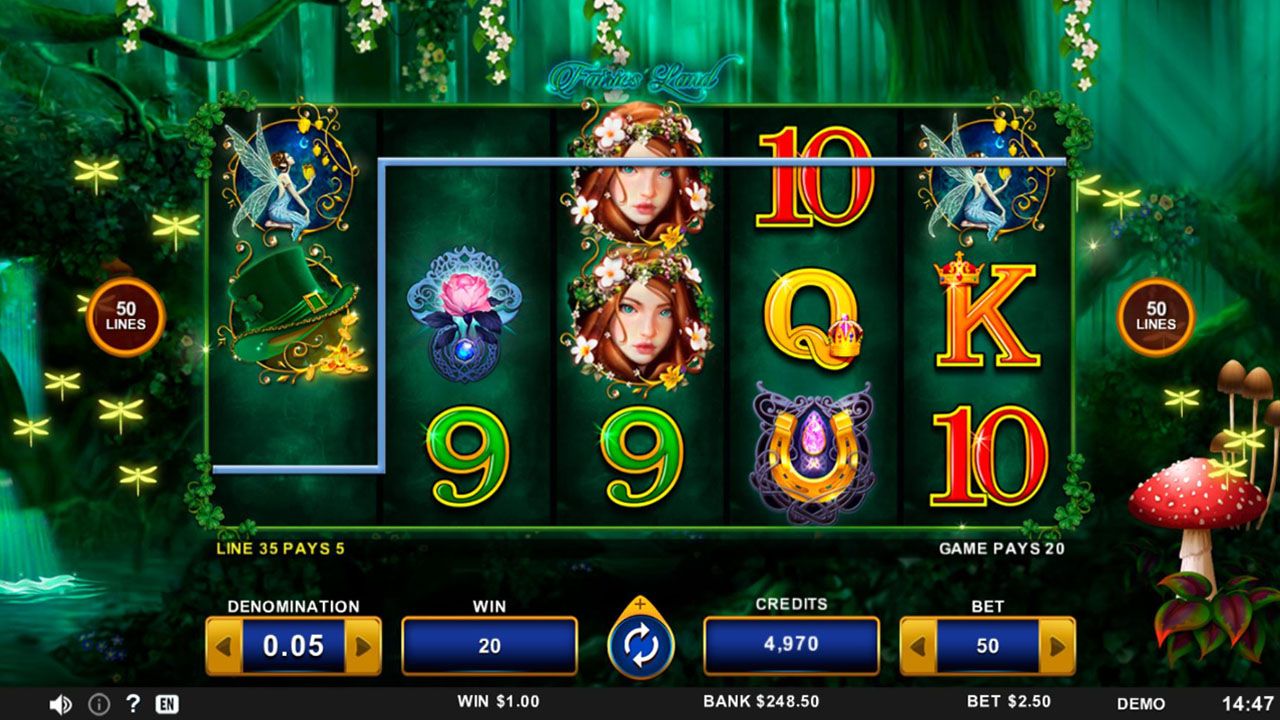The image size is (1280, 720).
Task: Select the left 50 Lines badge
Action: [x=126, y=317]
